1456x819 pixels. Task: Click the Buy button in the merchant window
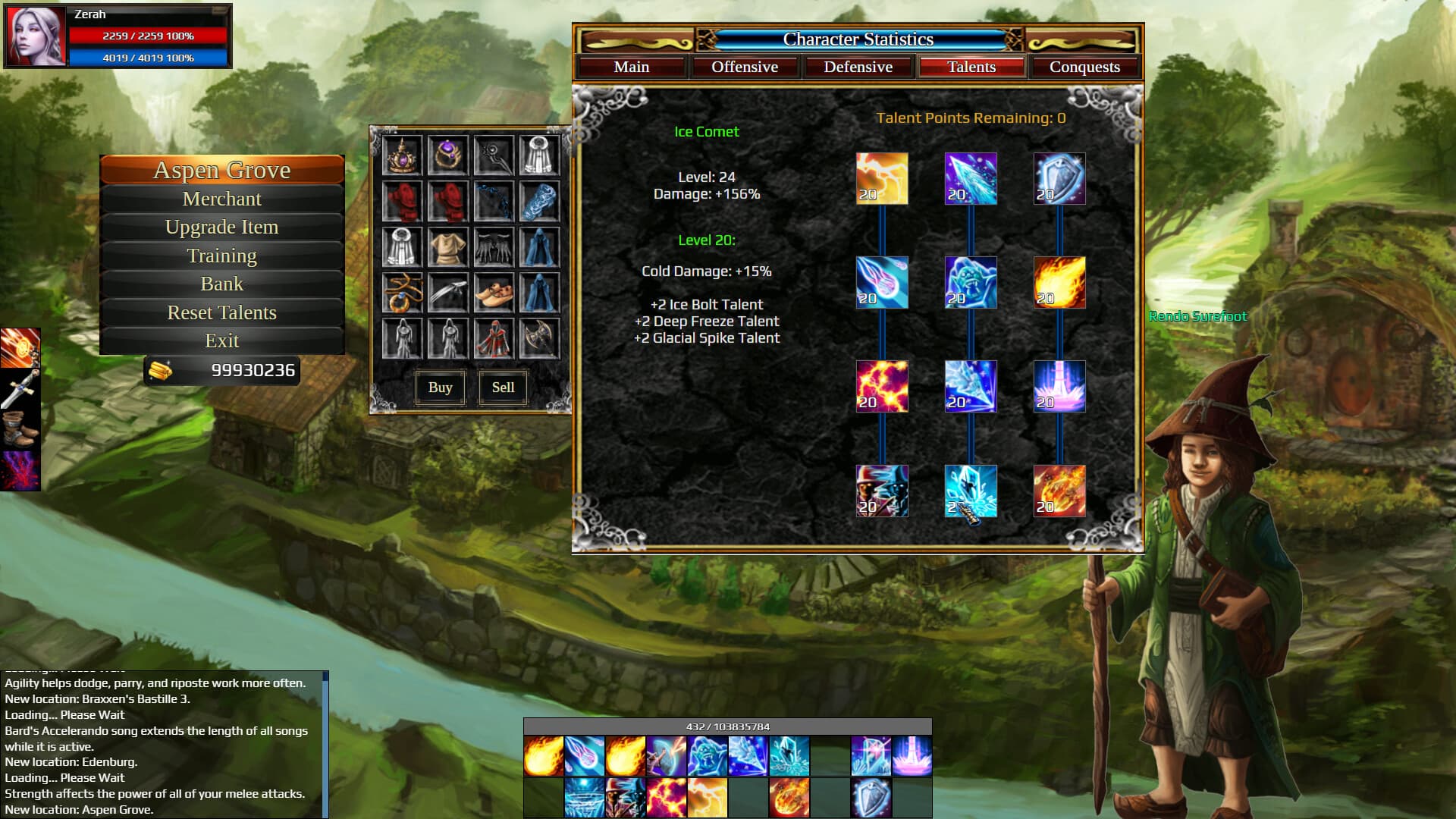coord(440,388)
